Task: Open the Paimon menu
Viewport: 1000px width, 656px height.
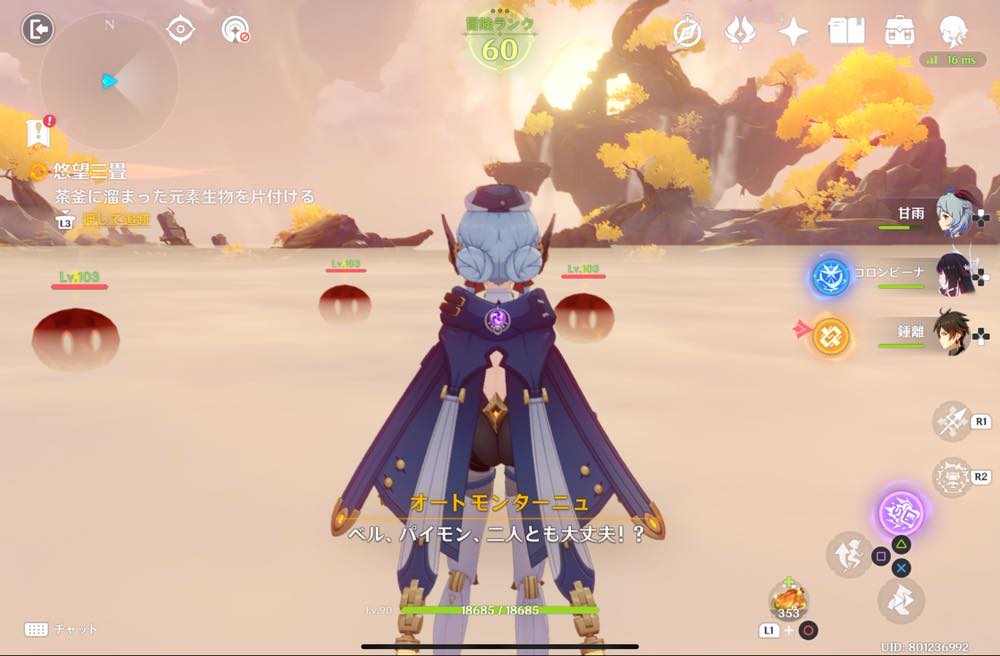Action: [x=953, y=31]
